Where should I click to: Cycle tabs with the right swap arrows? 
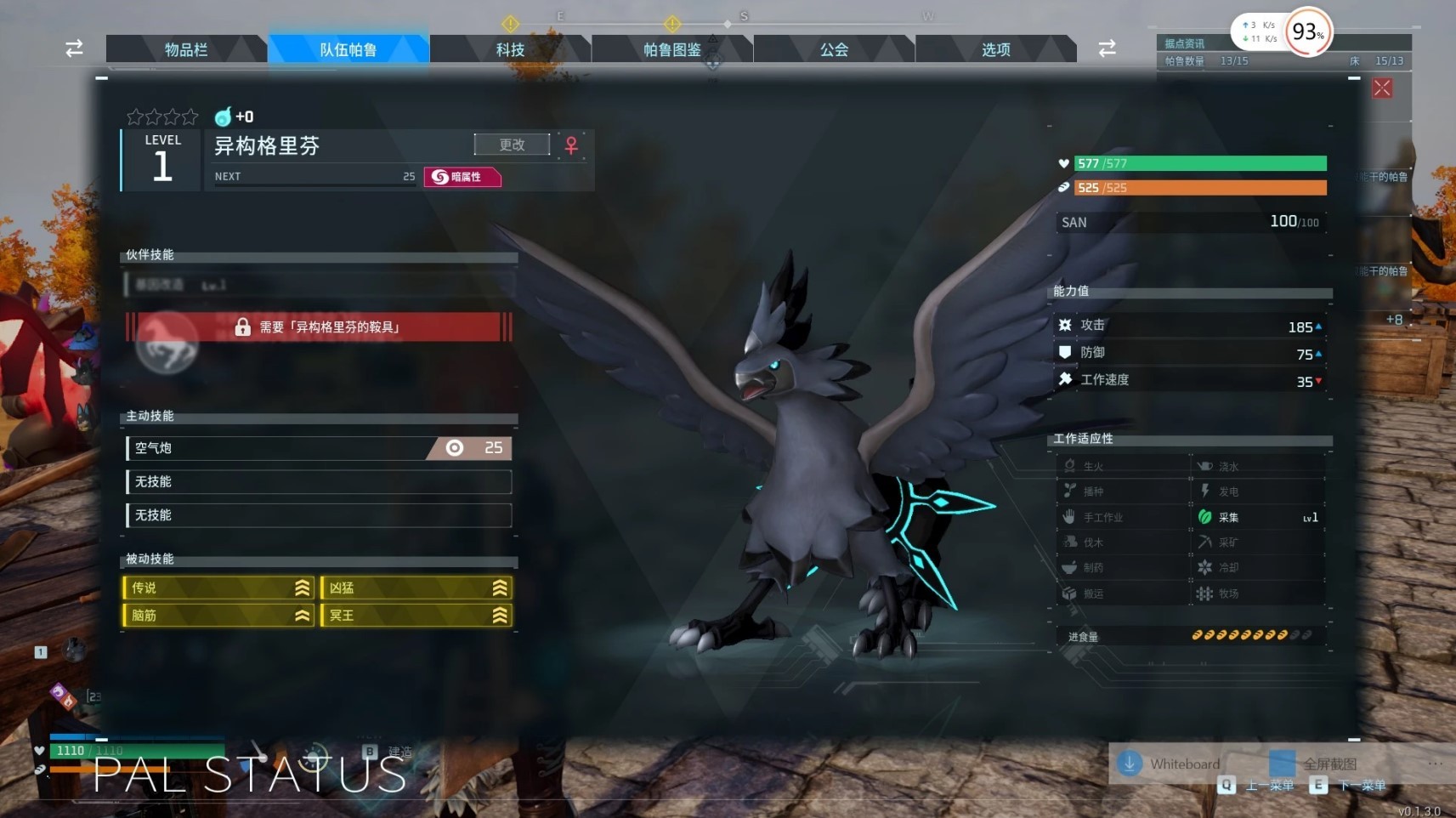1107,48
